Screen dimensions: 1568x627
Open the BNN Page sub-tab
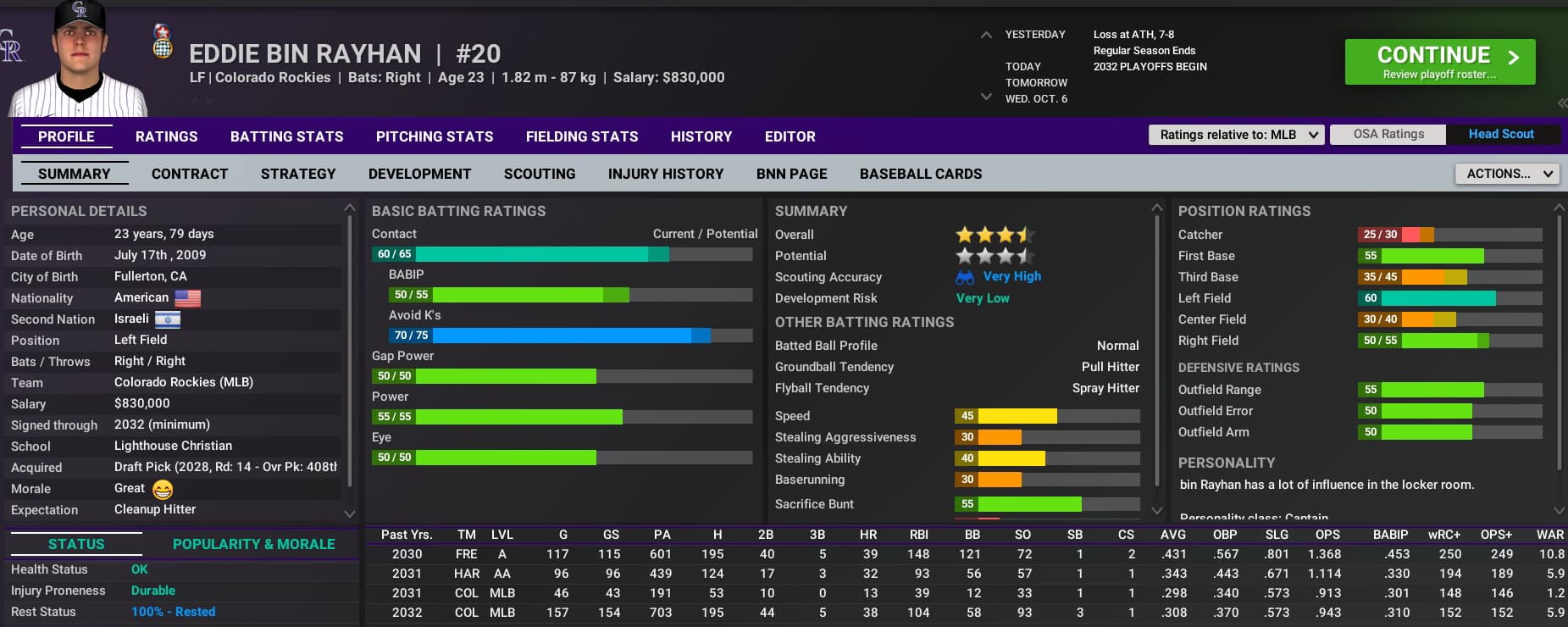pyautogui.click(x=791, y=174)
